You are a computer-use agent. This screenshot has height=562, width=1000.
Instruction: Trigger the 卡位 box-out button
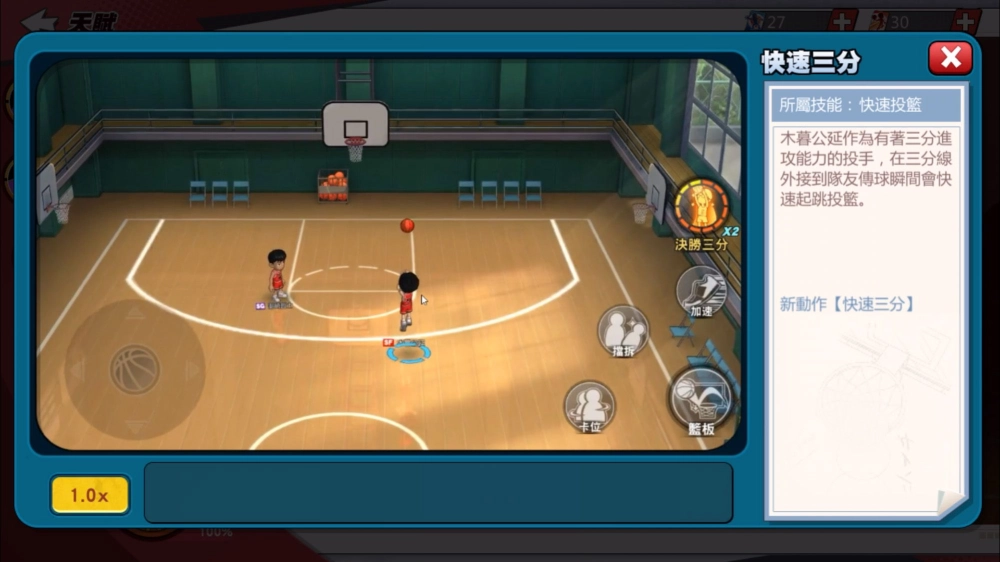click(589, 405)
